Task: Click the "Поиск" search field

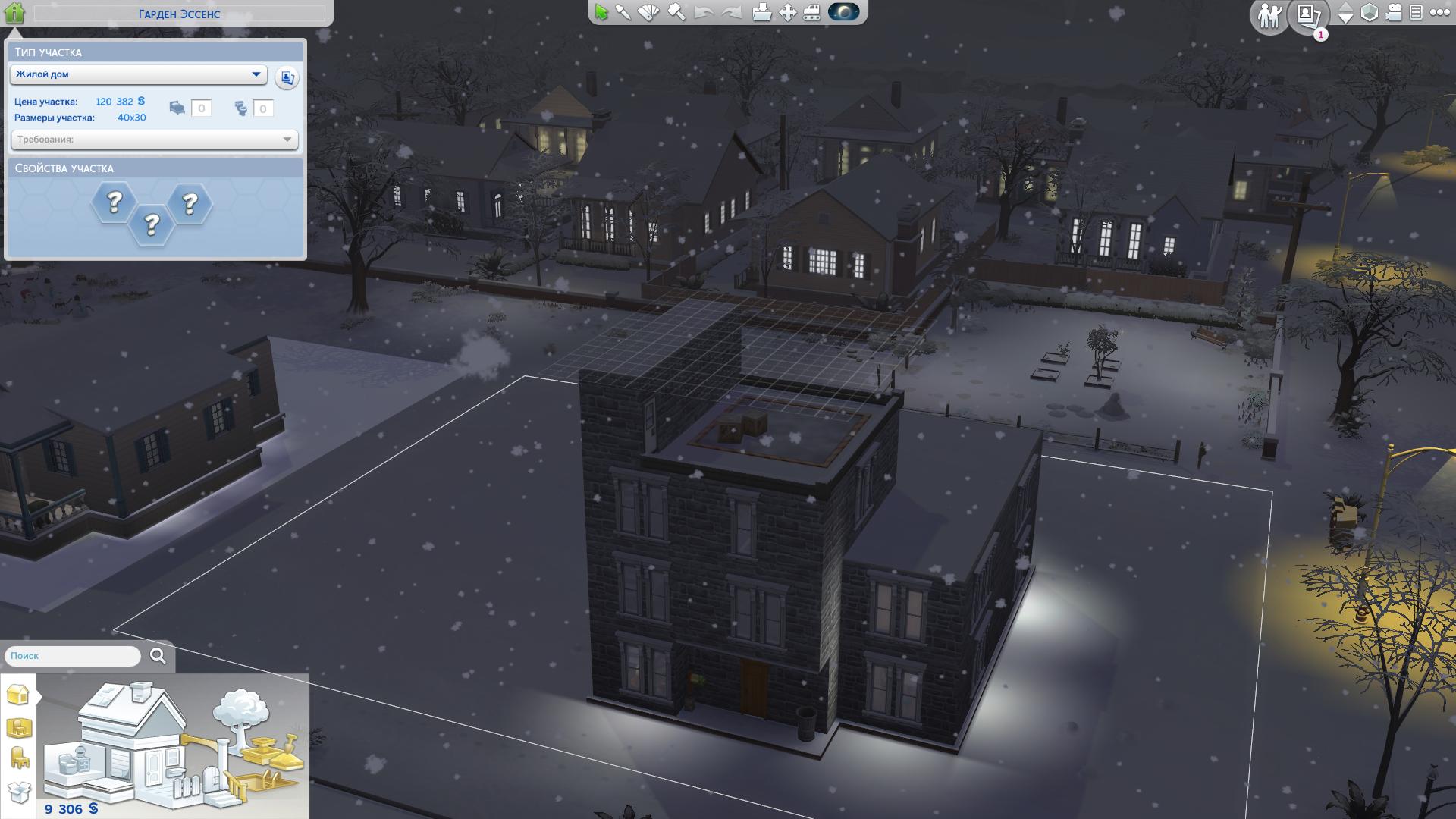Action: (x=74, y=656)
